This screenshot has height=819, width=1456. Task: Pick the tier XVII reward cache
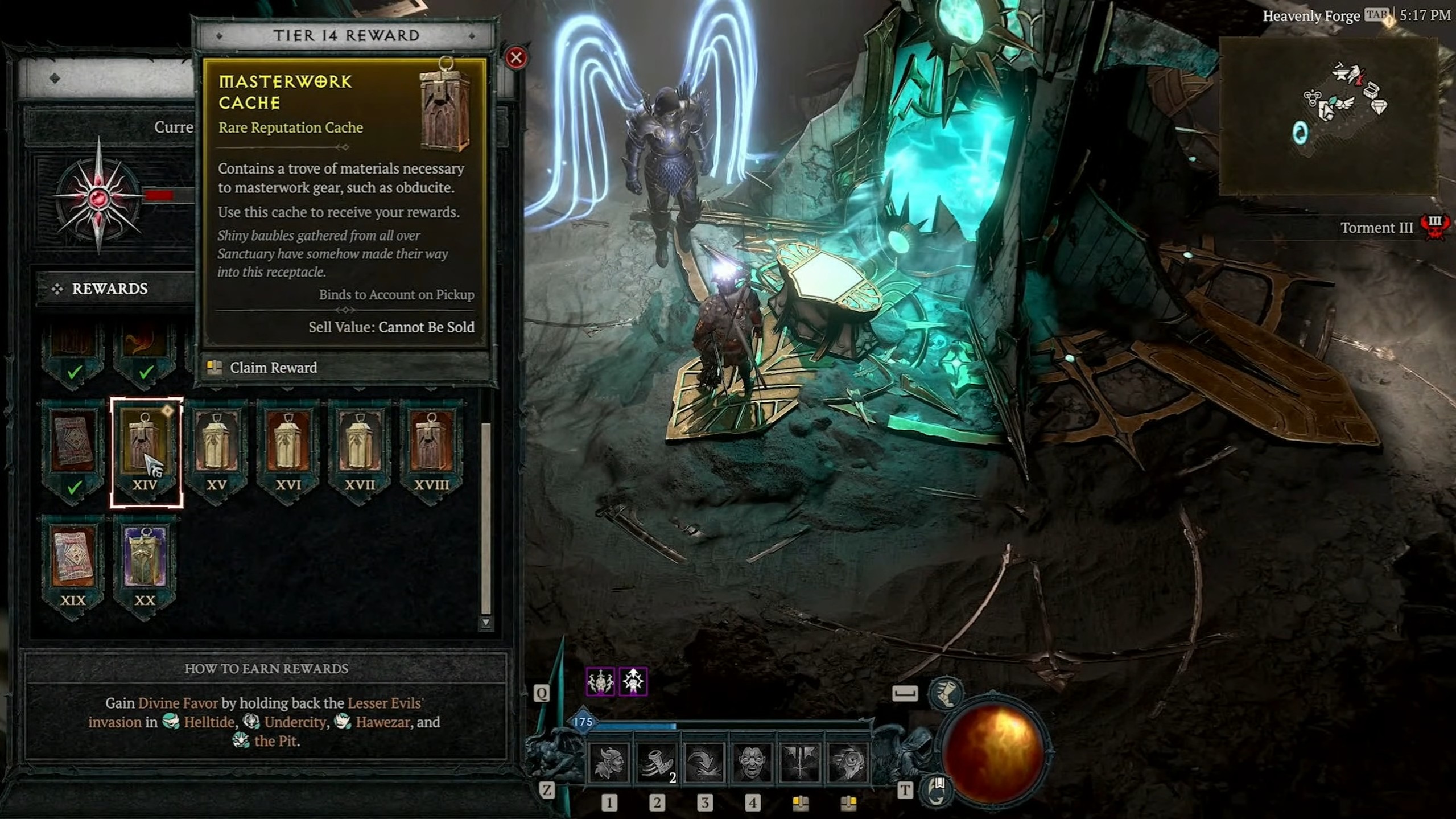click(360, 450)
